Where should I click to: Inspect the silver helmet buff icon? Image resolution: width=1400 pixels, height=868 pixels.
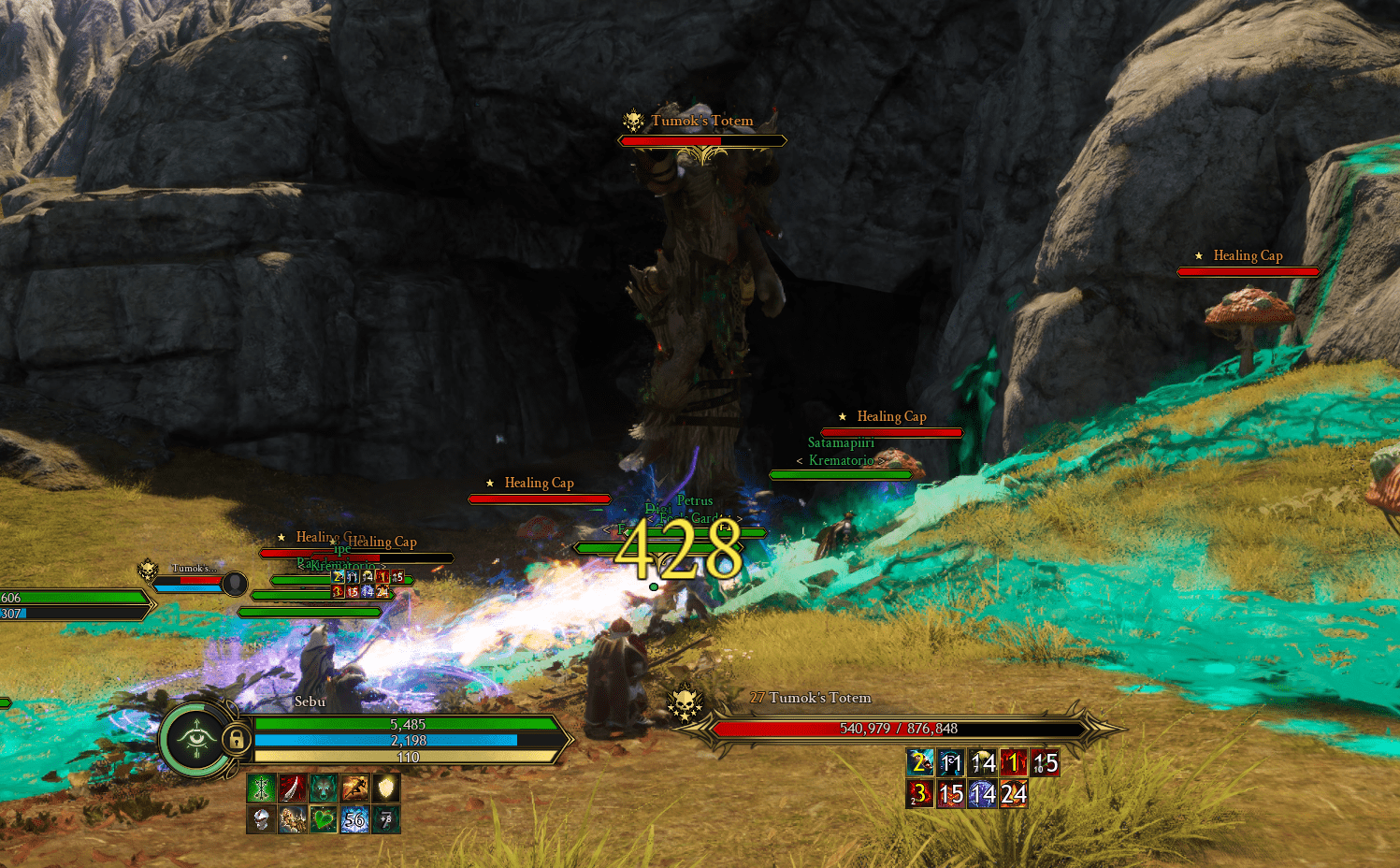click(261, 820)
